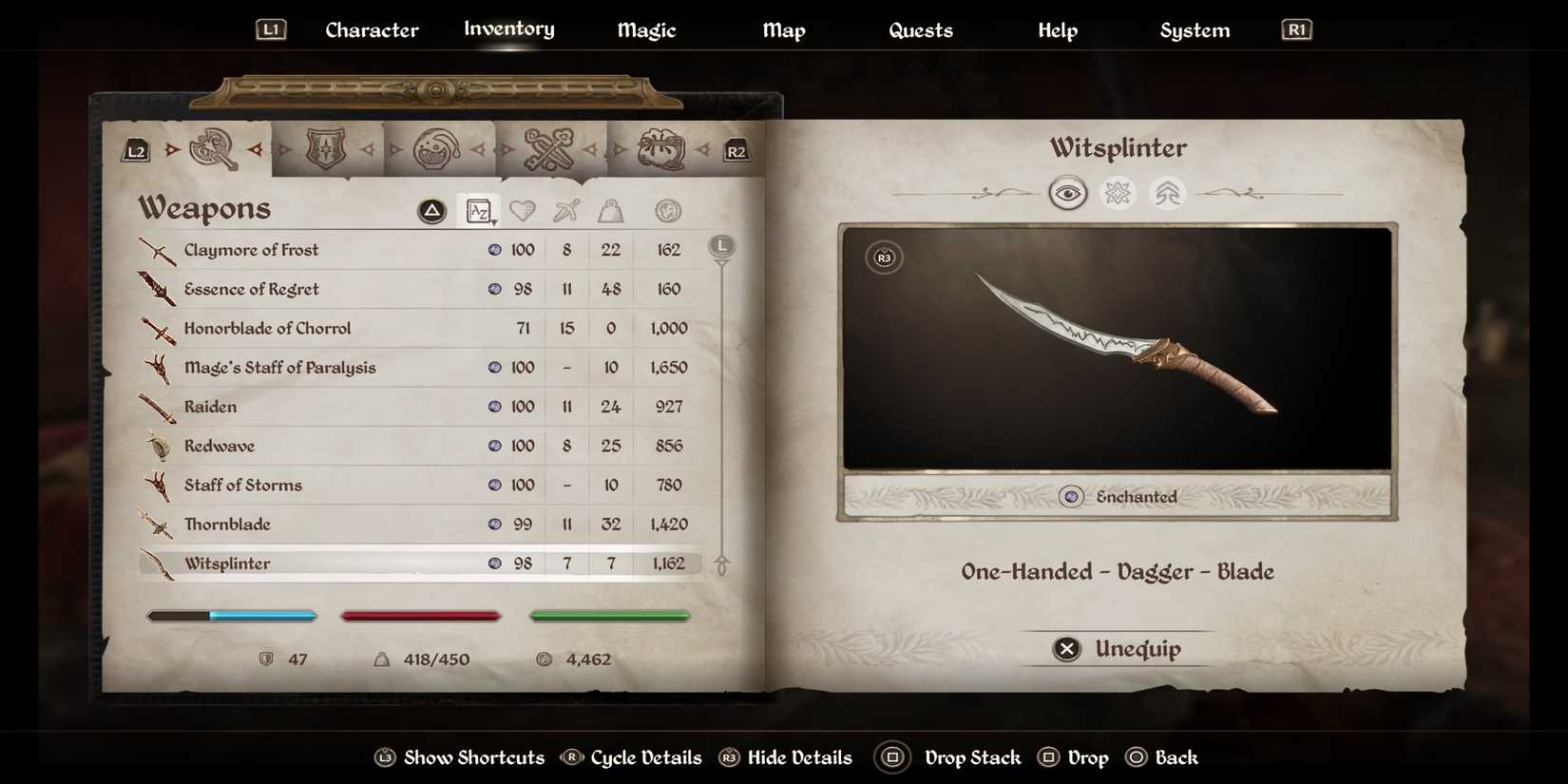The image size is (1568, 784).
Task: Open the Inventory menu tab
Action: [x=508, y=29]
